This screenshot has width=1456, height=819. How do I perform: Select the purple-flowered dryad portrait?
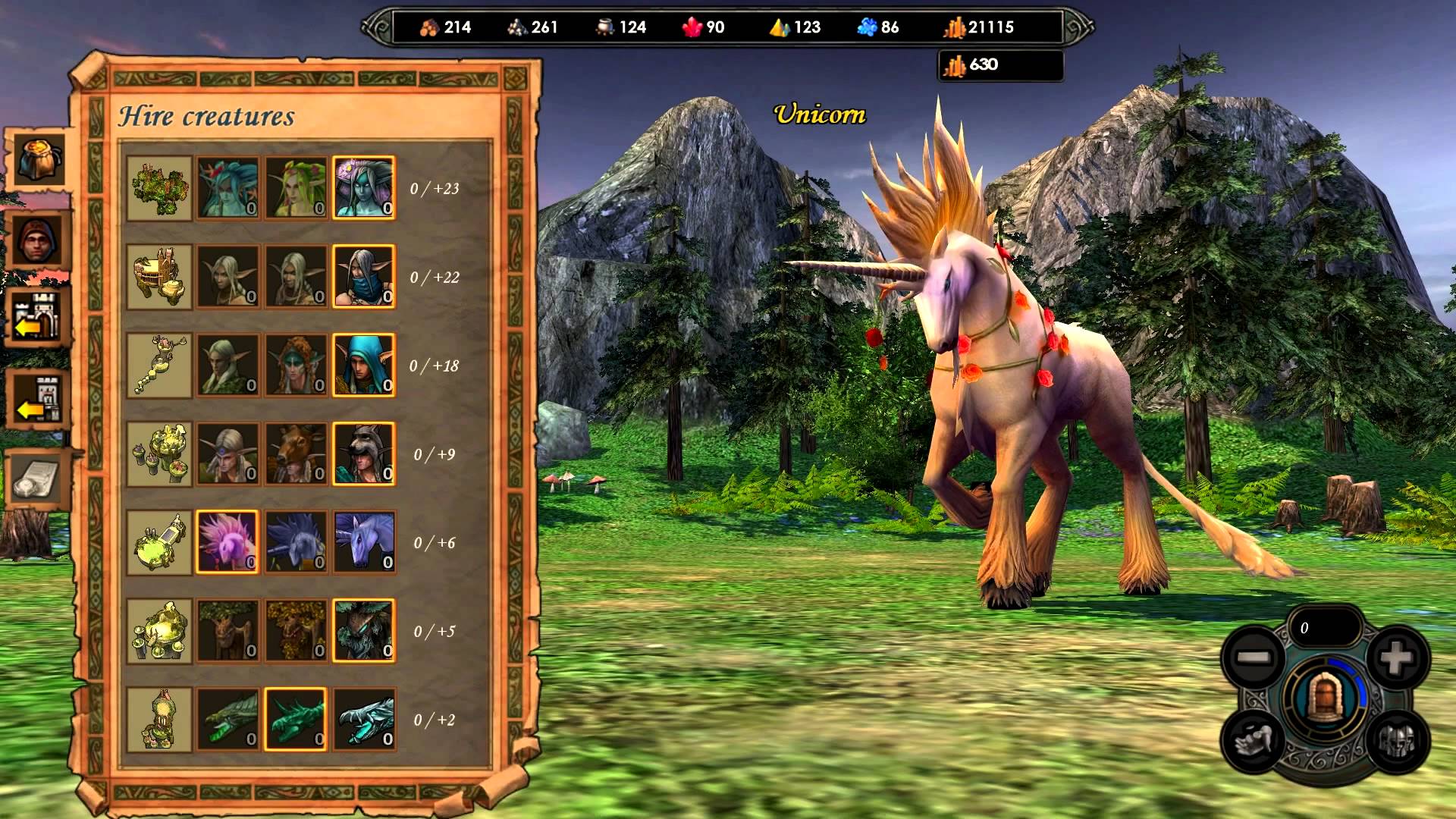(x=364, y=187)
